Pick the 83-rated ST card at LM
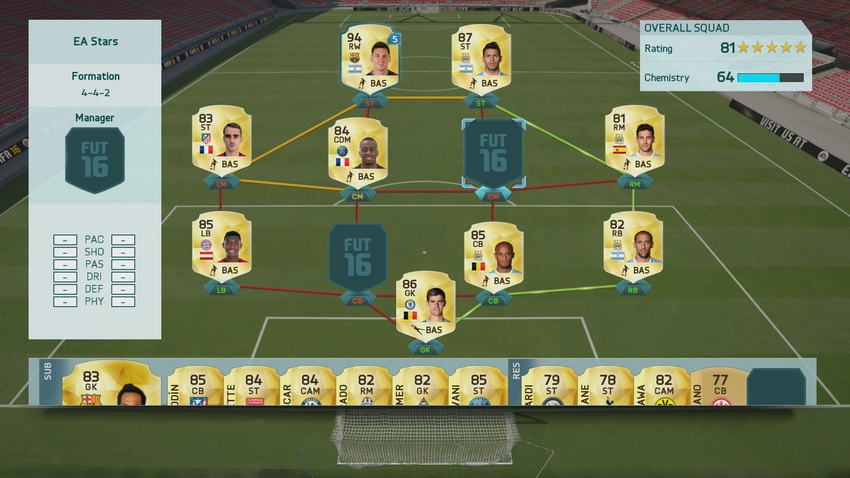 pyautogui.click(x=221, y=140)
